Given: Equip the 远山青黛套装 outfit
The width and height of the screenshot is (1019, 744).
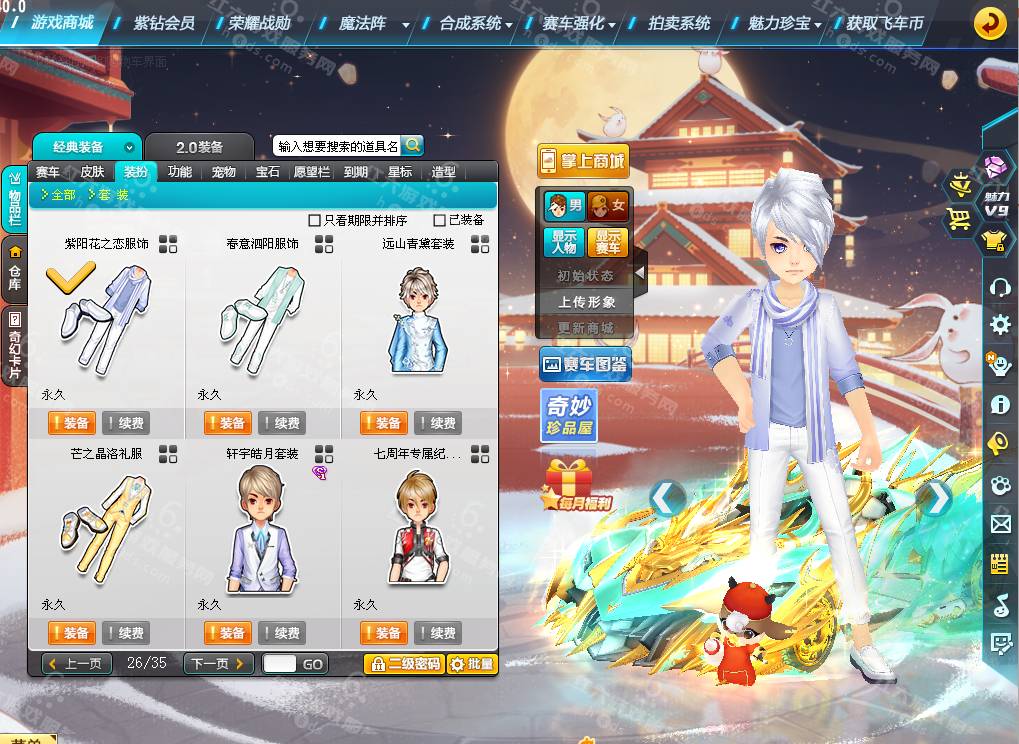Looking at the screenshot, I should pyautogui.click(x=384, y=423).
